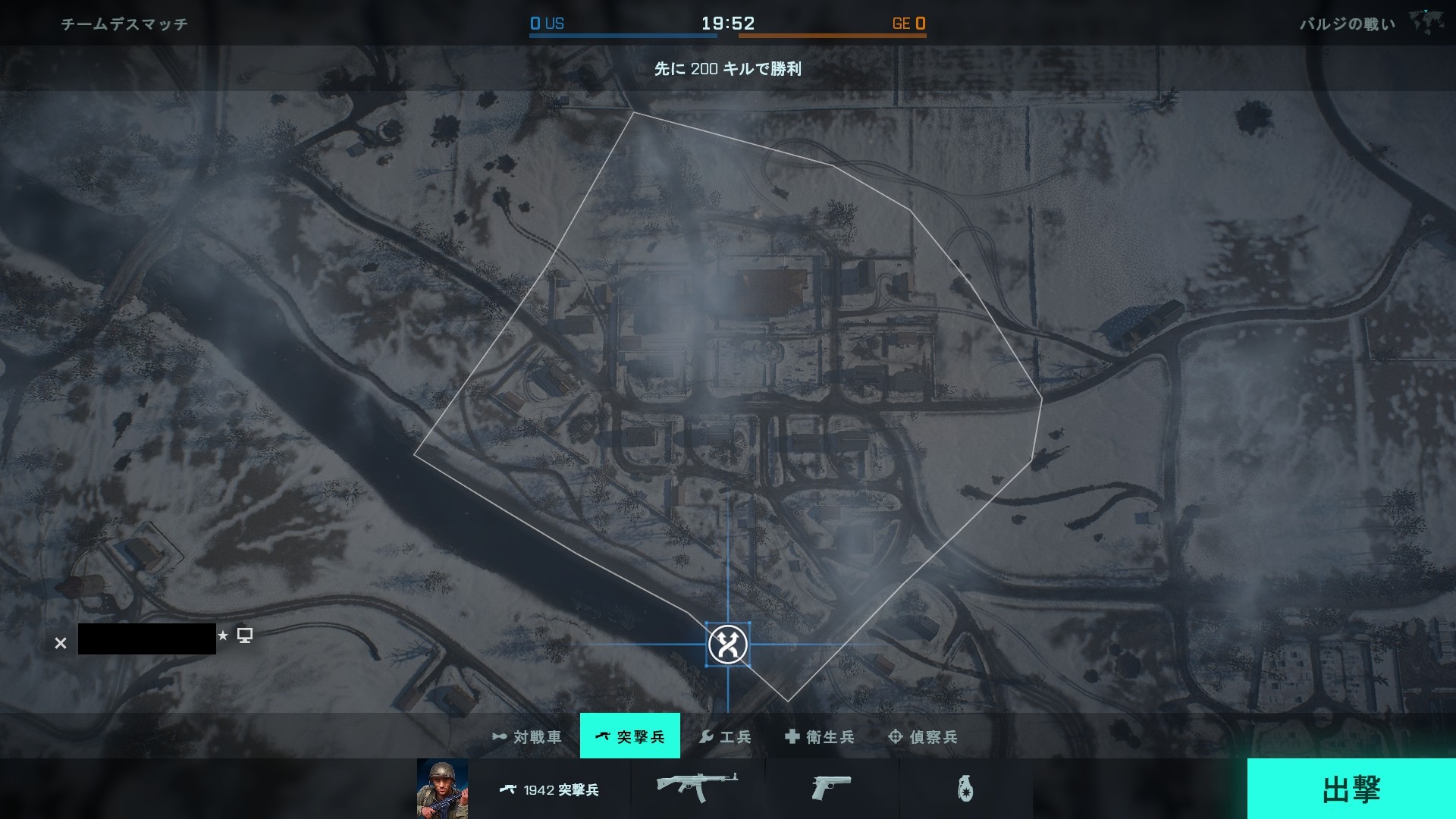Switch to the 衛生兵 class tab

[x=820, y=736]
